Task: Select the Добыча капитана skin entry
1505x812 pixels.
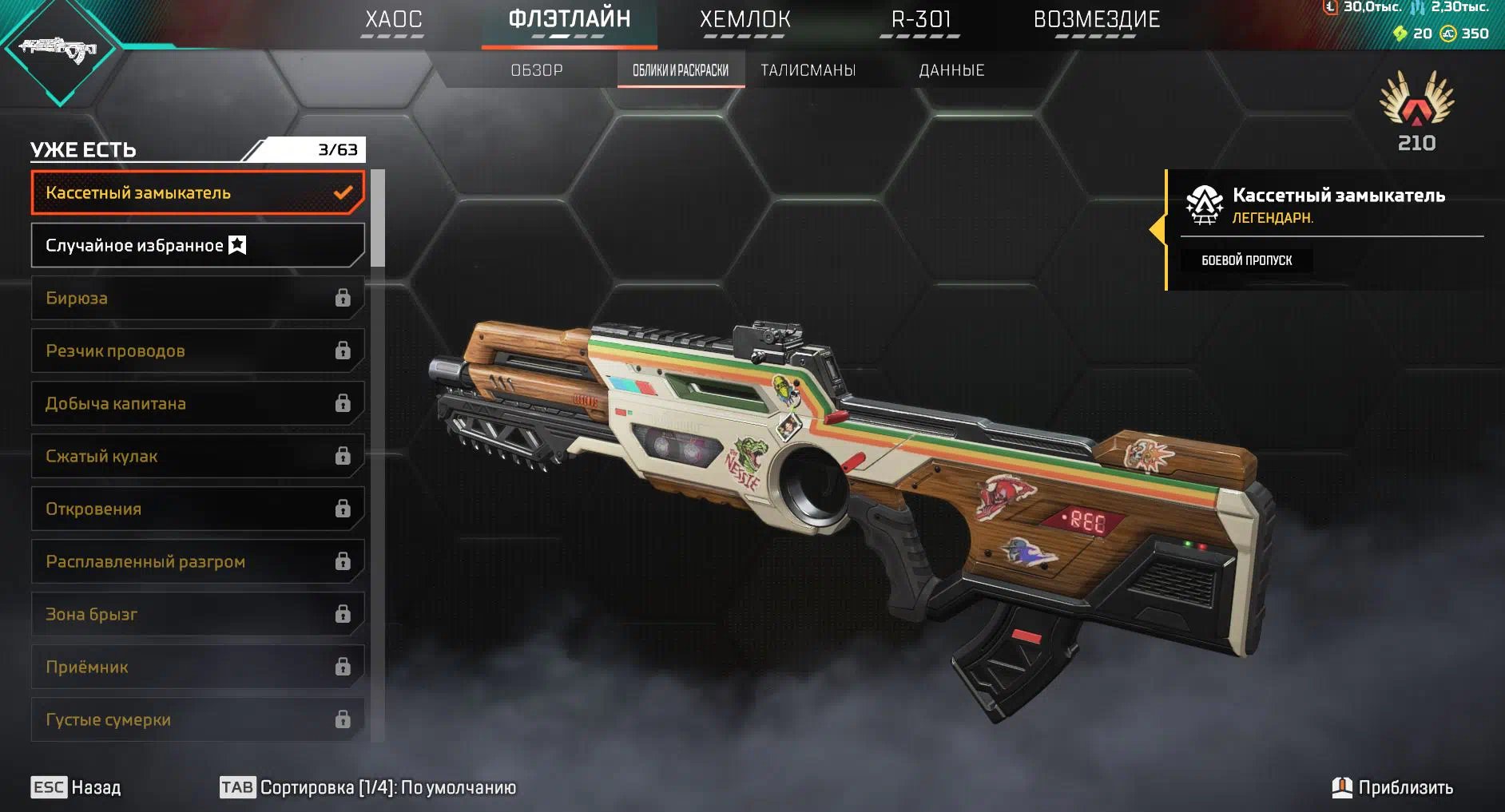Action: [x=197, y=403]
